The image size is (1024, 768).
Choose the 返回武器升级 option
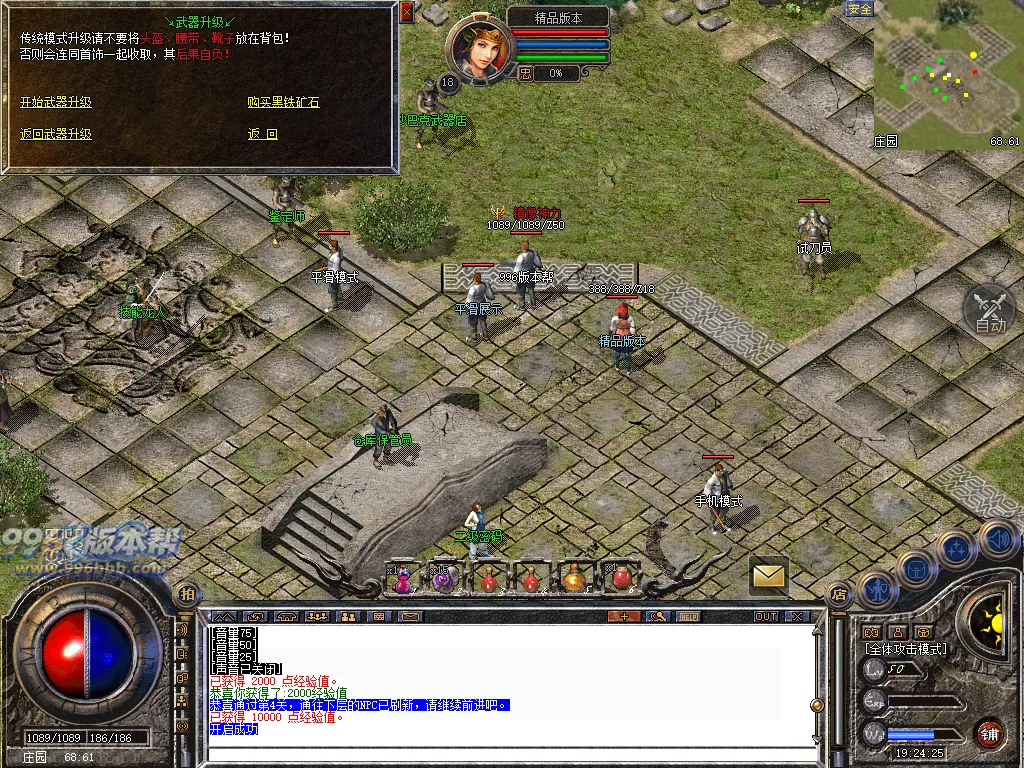coord(56,134)
